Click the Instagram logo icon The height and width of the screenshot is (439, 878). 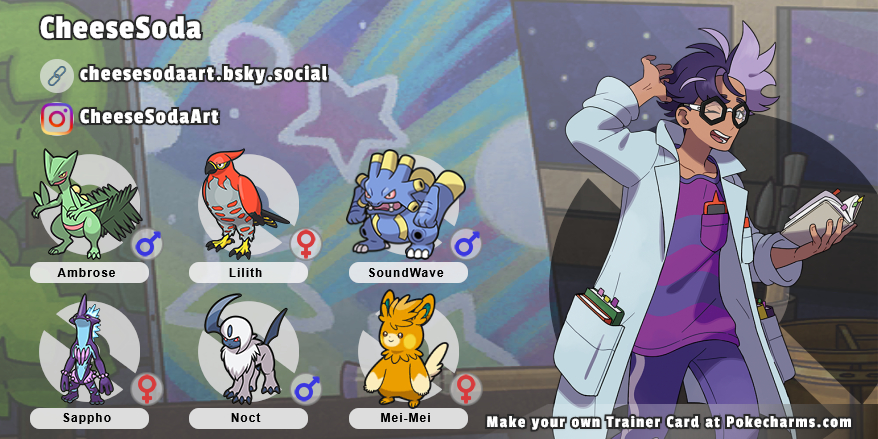coord(57,119)
